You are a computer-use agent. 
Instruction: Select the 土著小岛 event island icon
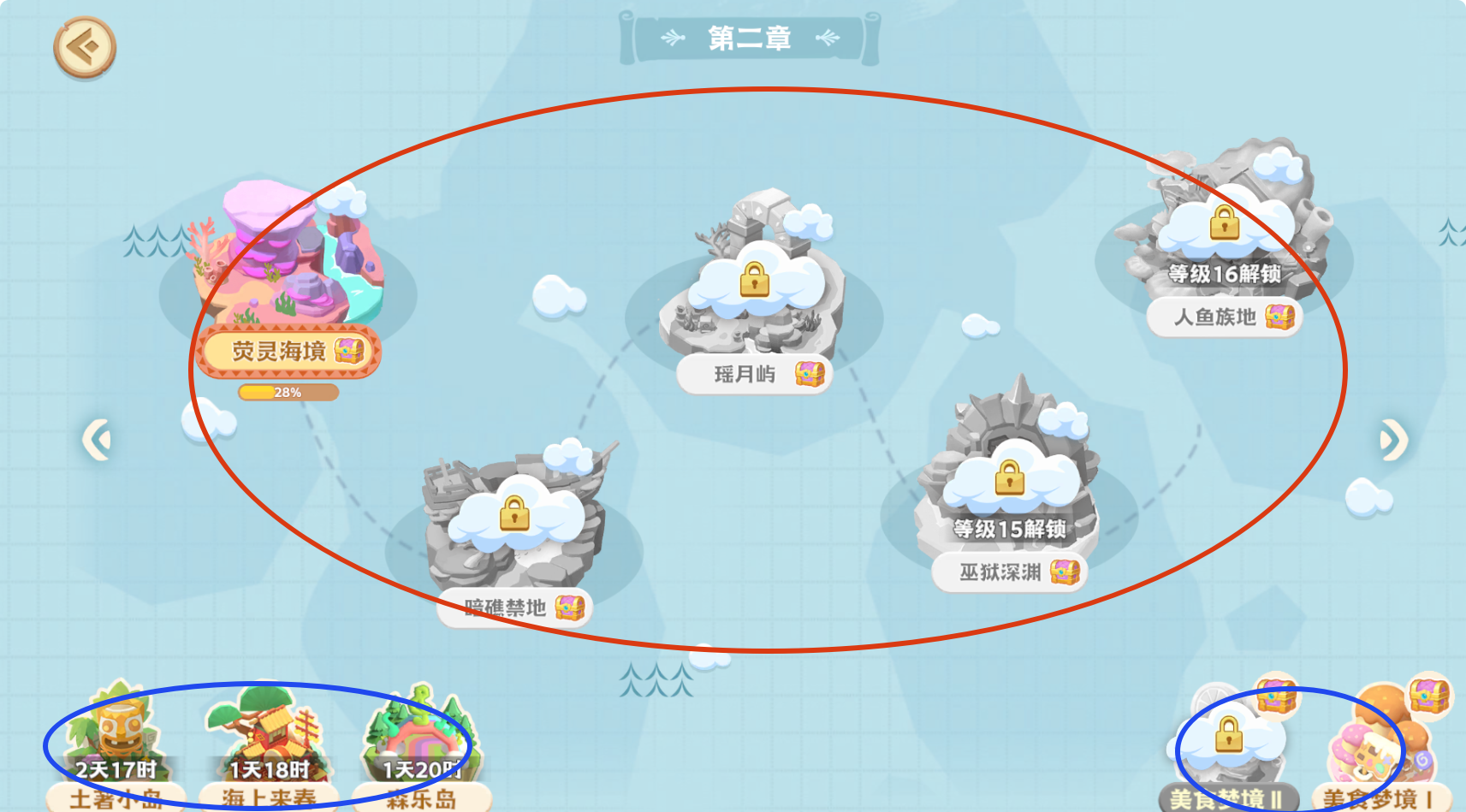point(116,732)
